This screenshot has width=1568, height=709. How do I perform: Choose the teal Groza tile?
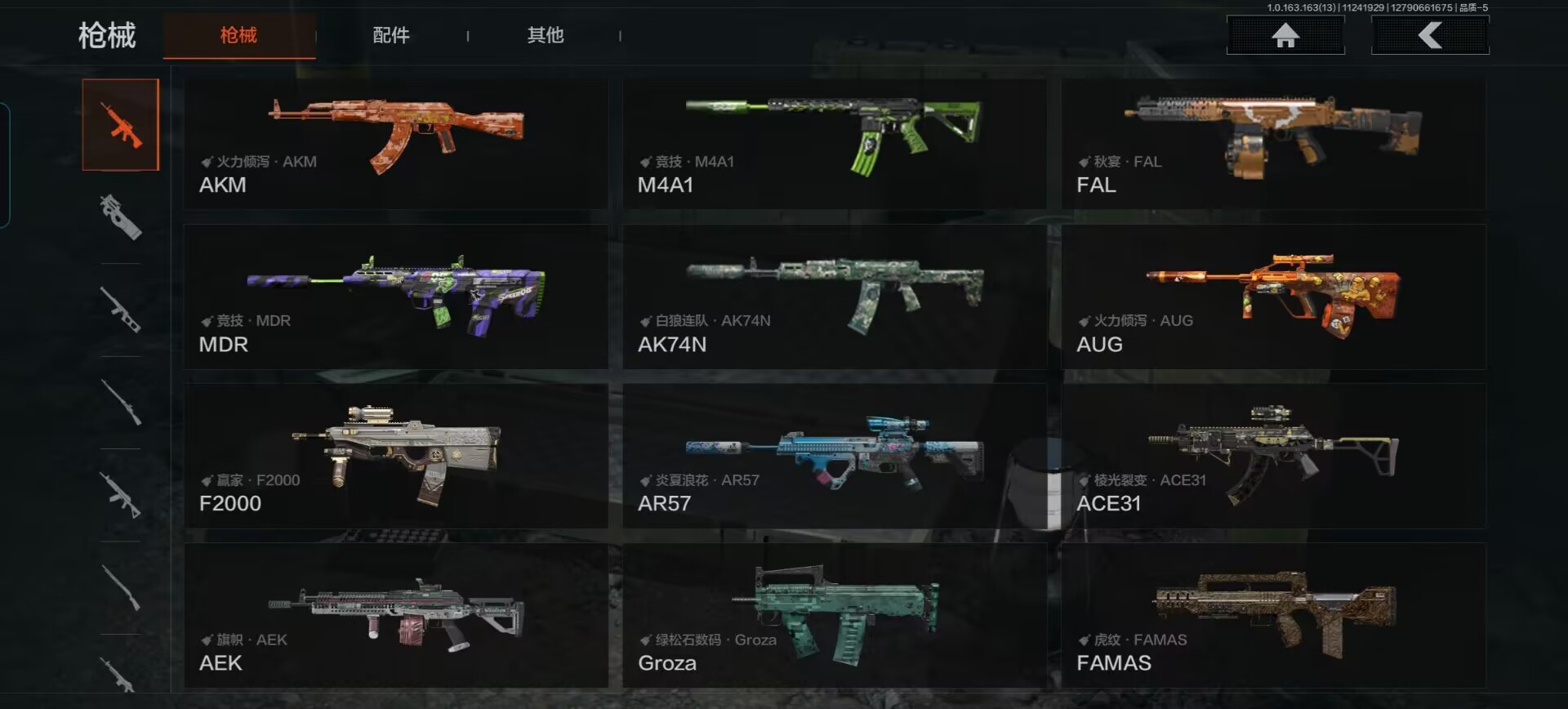click(x=834, y=615)
